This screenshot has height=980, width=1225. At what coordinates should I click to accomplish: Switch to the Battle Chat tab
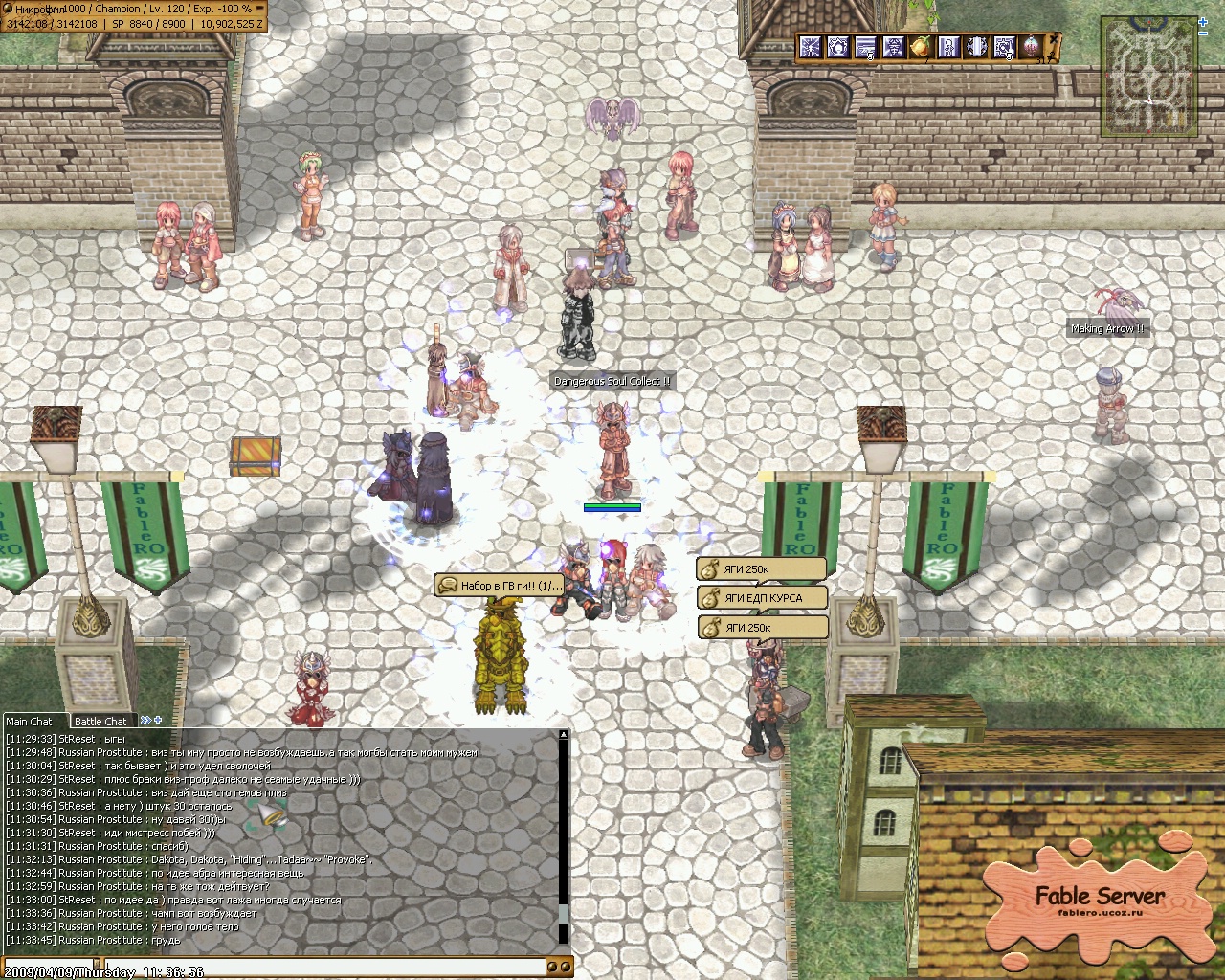[x=100, y=722]
